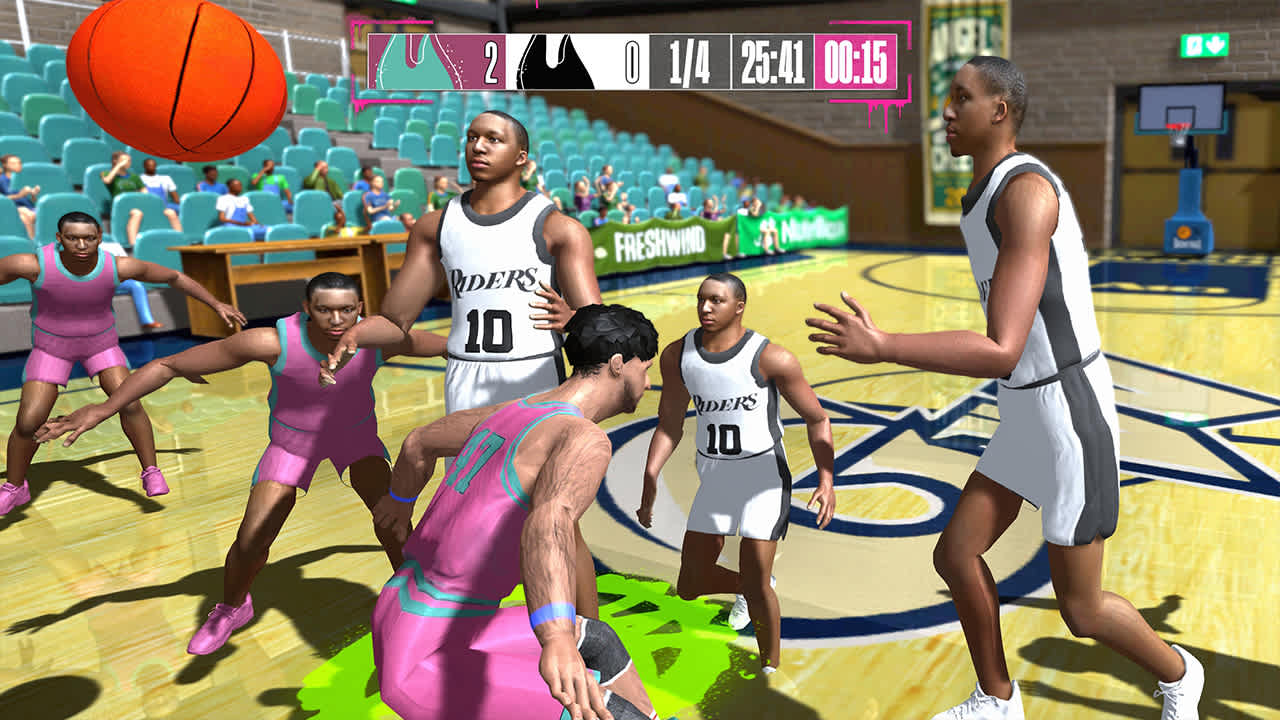Click the teal team's score of 2
This screenshot has height=720, width=1280.
489,62
